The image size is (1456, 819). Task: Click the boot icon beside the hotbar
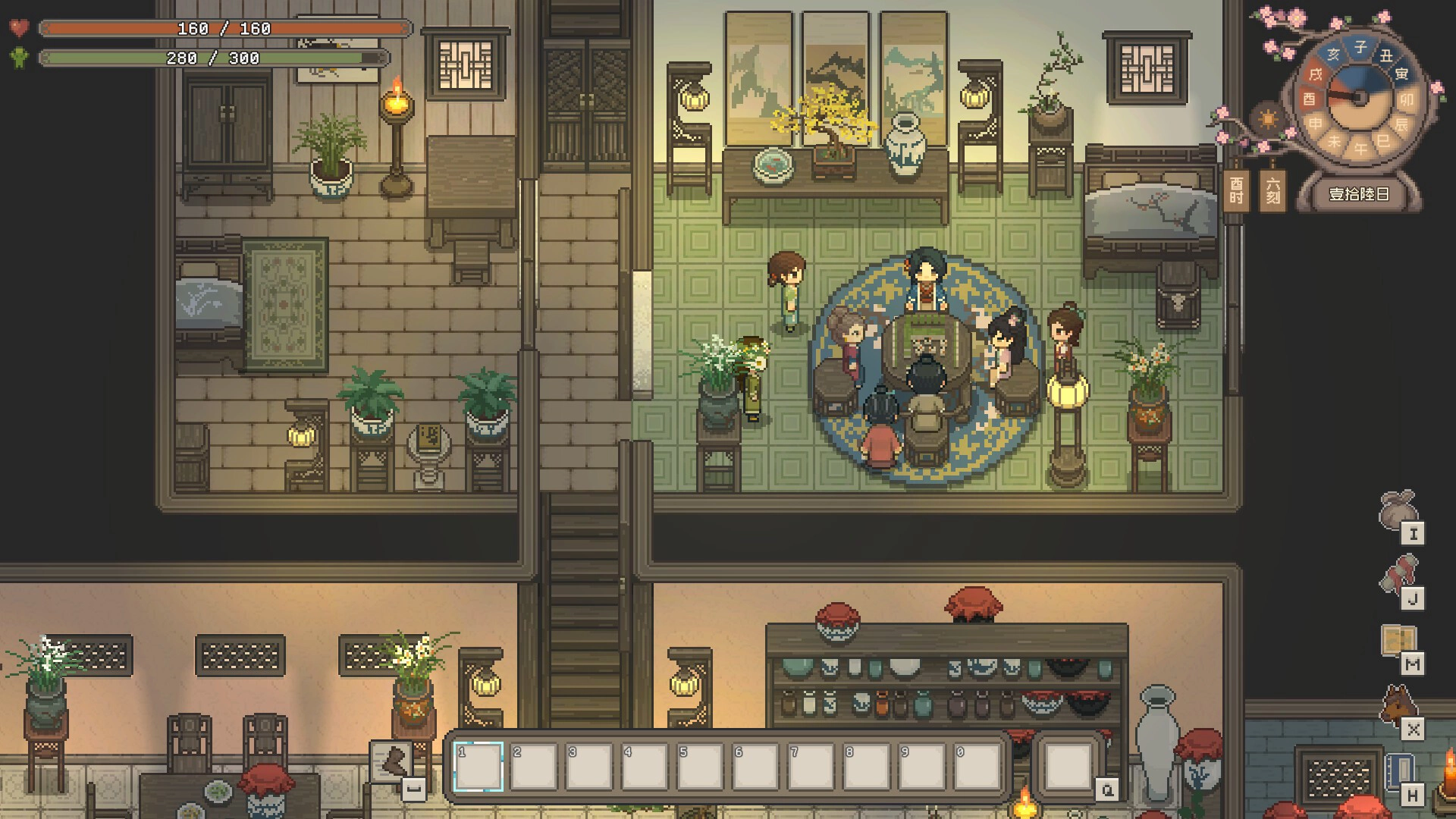[393, 761]
